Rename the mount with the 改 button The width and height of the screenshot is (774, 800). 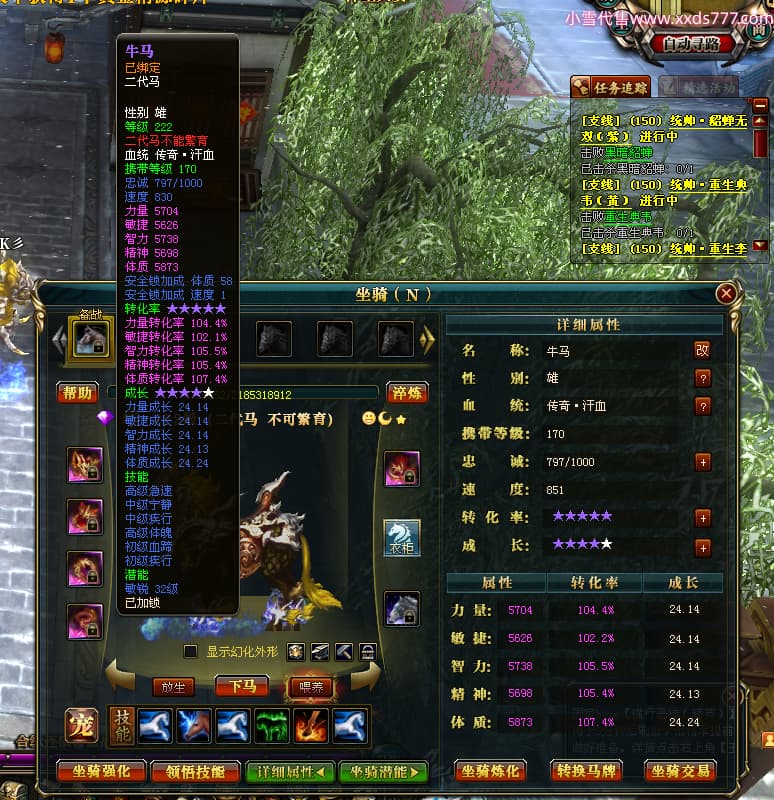703,350
